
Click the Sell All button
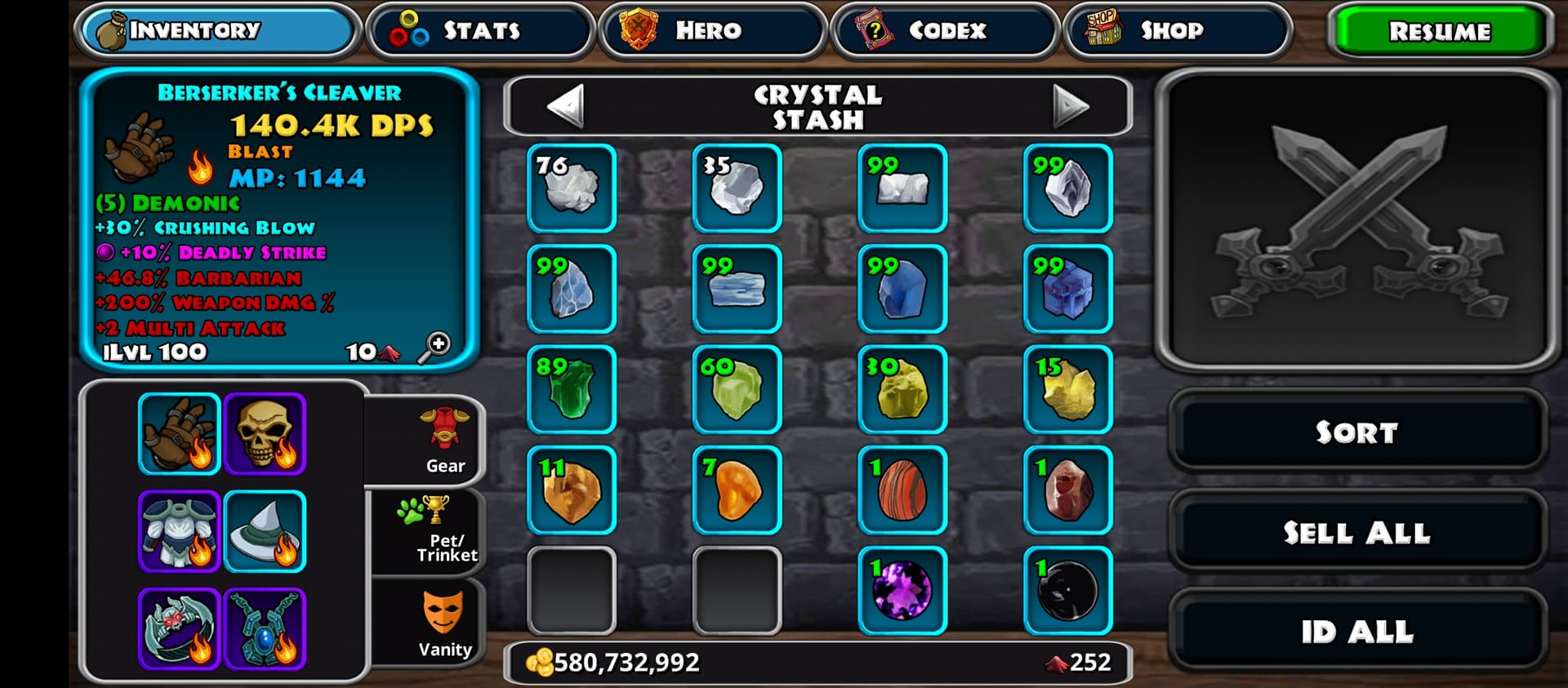tap(1356, 532)
